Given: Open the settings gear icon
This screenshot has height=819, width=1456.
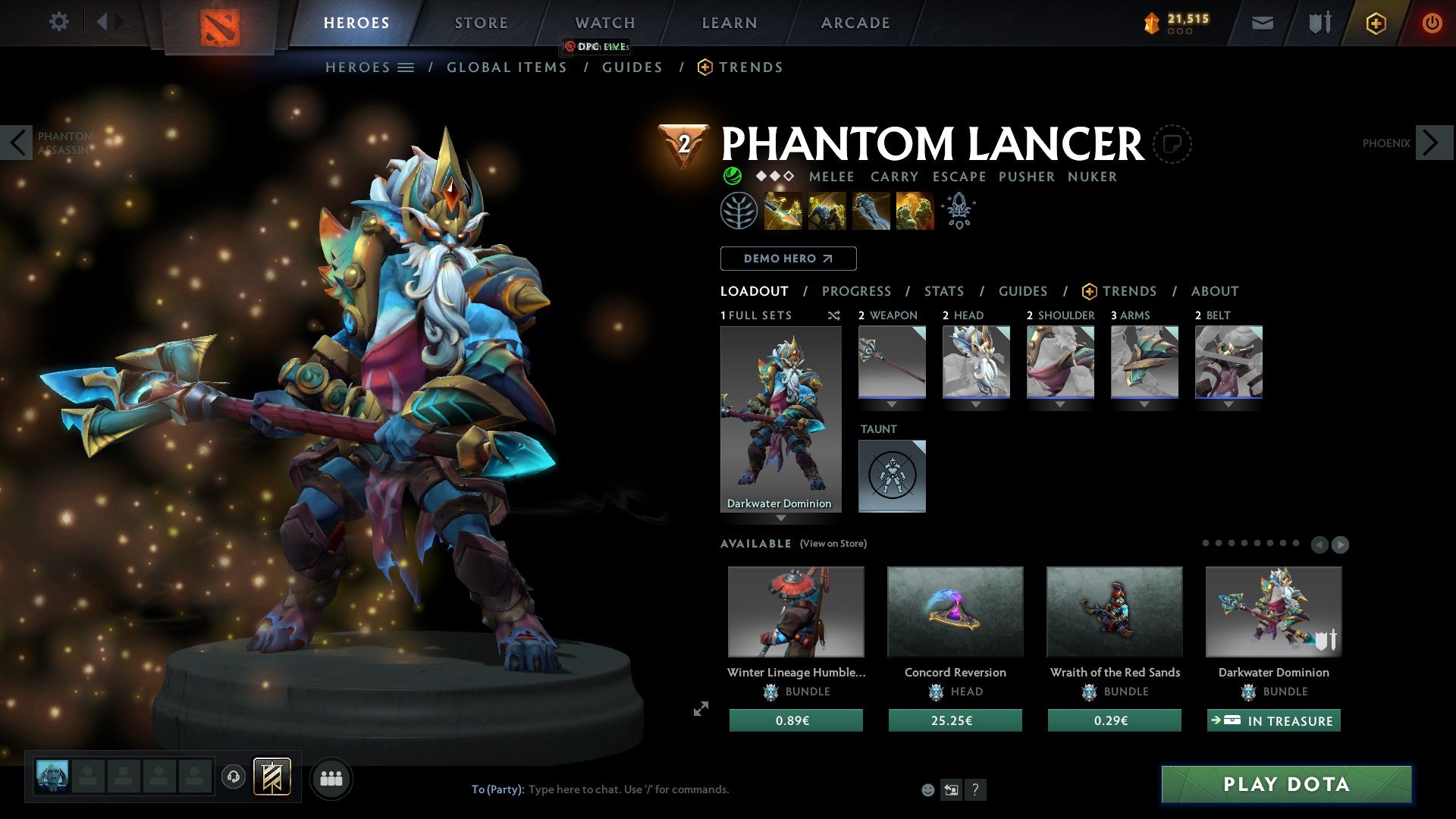Looking at the screenshot, I should click(58, 22).
